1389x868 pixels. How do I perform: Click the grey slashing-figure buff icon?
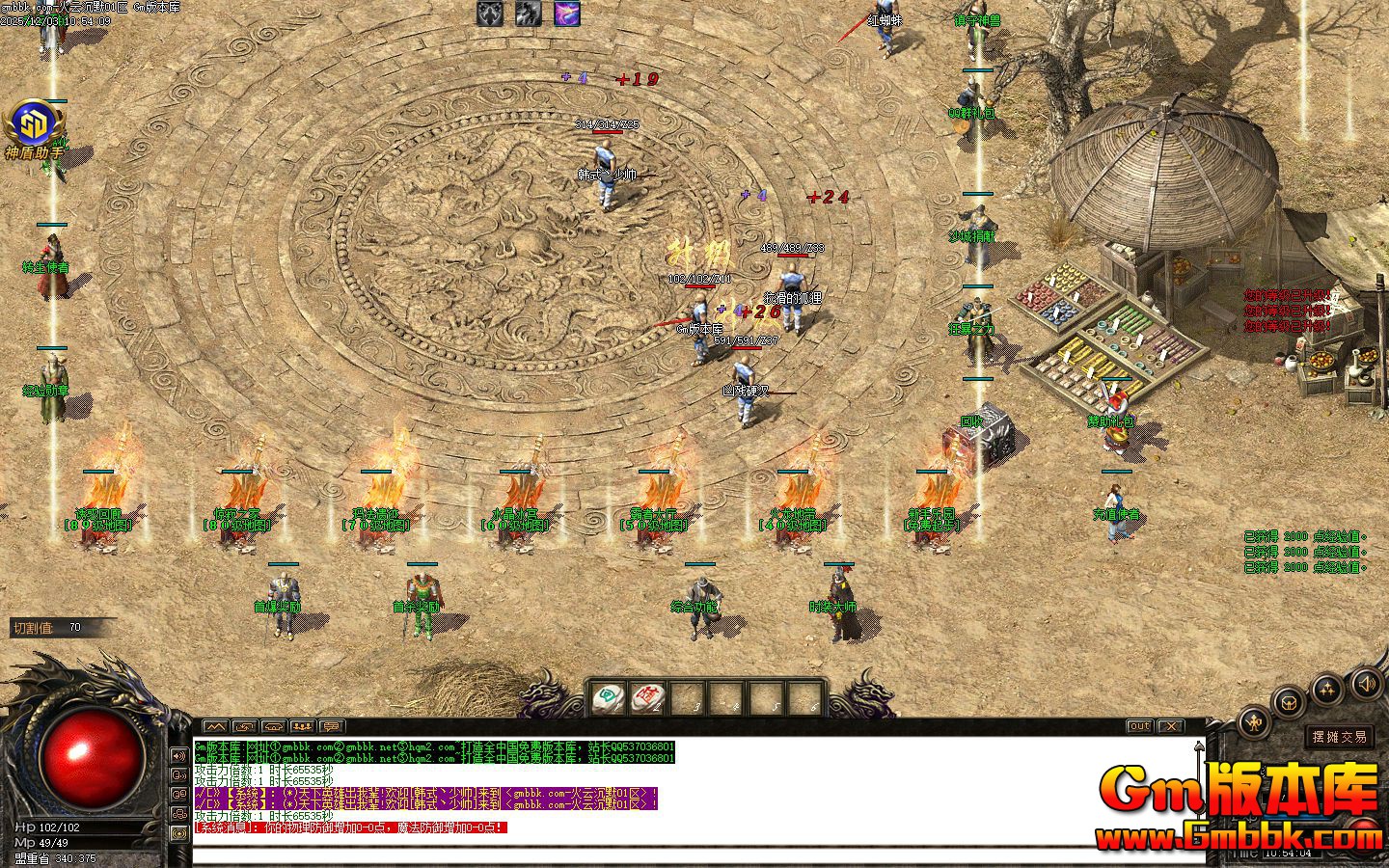point(529,14)
